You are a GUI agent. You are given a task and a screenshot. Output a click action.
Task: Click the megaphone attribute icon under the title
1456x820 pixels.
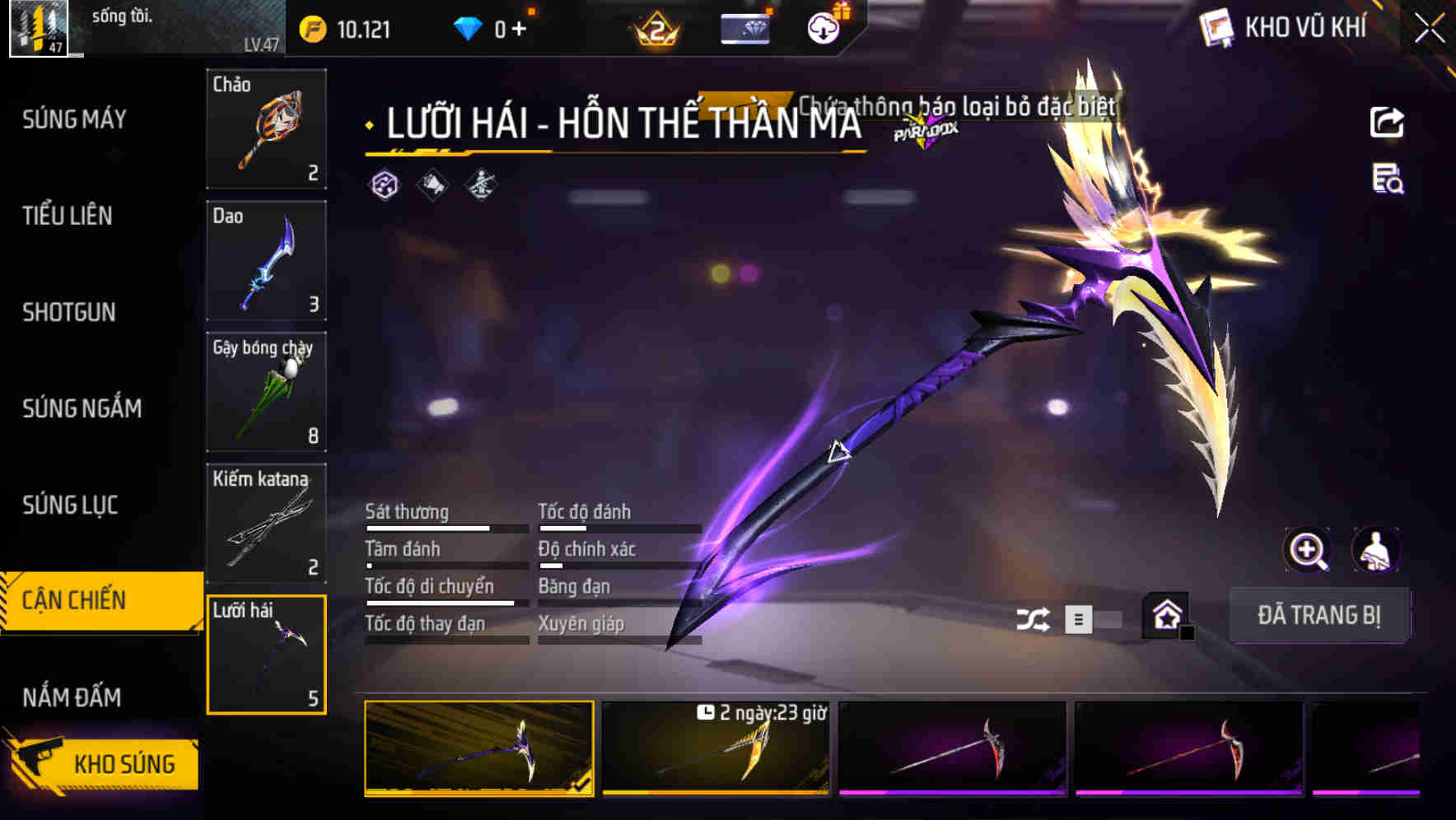point(431,185)
